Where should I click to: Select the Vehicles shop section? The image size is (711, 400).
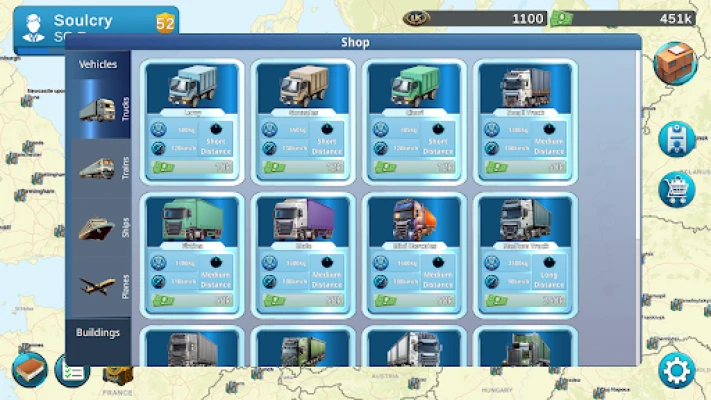pyautogui.click(x=98, y=64)
